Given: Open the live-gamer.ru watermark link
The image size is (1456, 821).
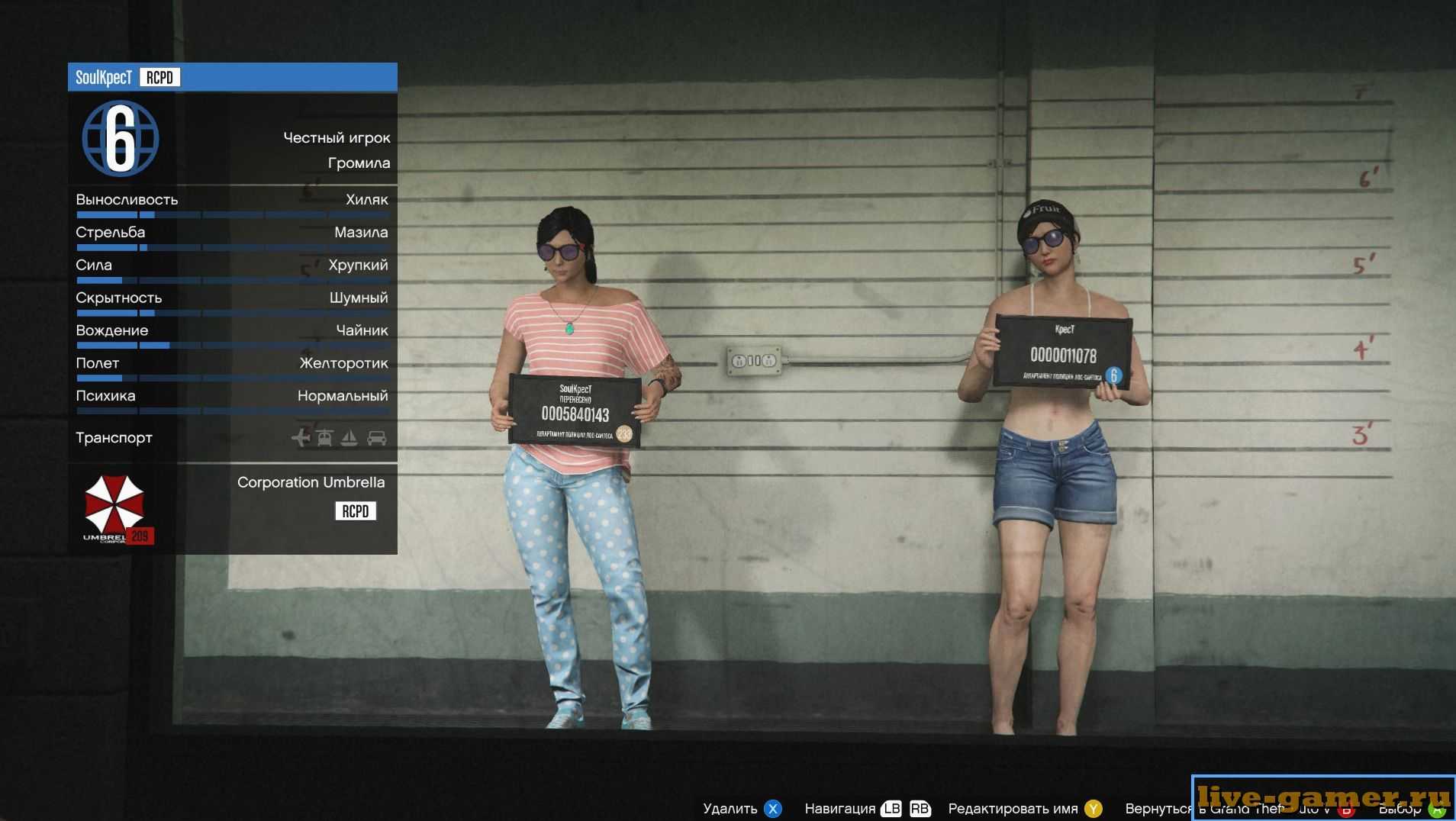Looking at the screenshot, I should (x=1323, y=797).
